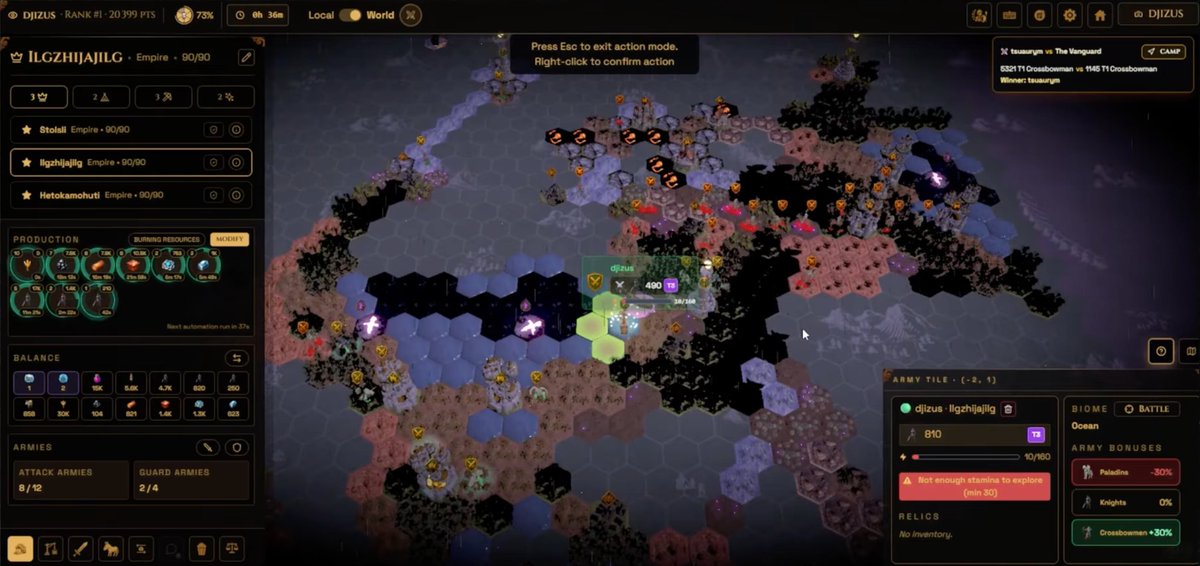
Task: Select the horse icon in the bottom toolbar
Action: click(111, 548)
